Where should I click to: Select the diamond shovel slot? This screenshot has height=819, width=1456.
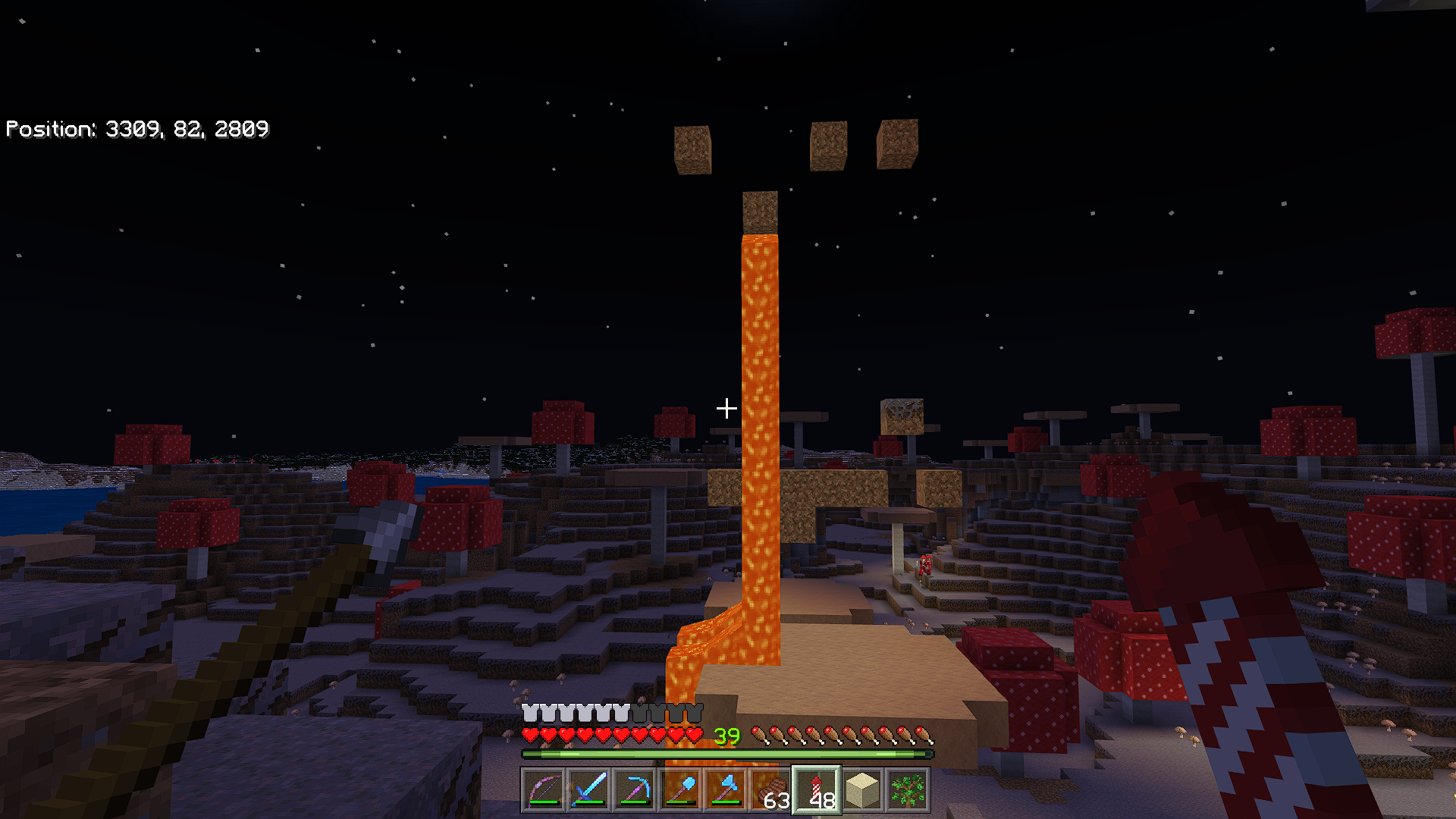(x=680, y=790)
